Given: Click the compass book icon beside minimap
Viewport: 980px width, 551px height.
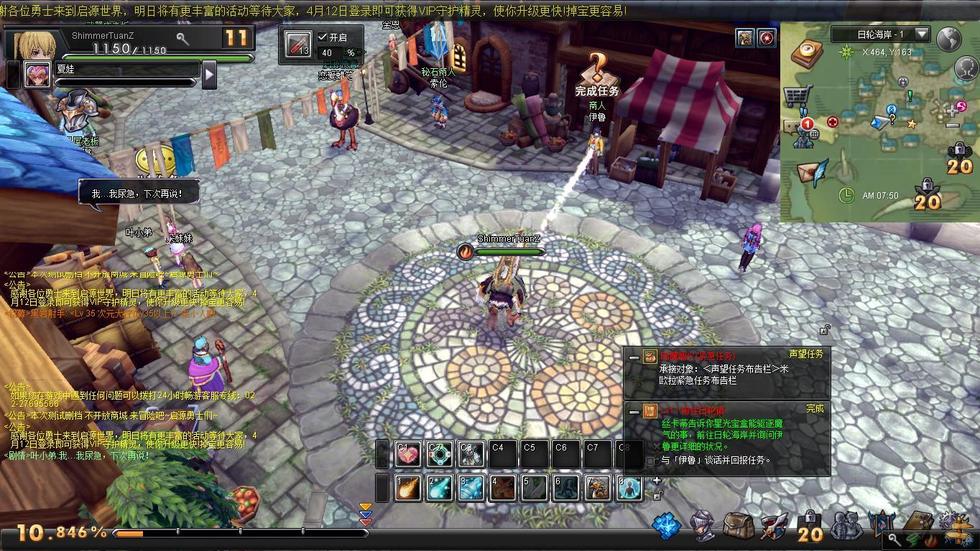Looking at the screenshot, I should [x=806, y=52].
